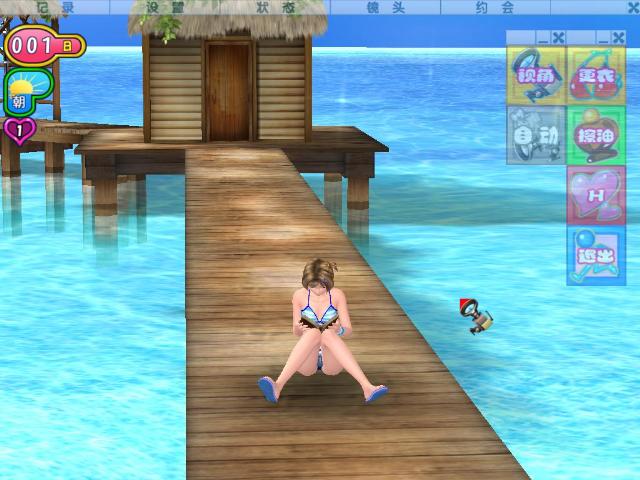Minimize the panel containing the 更衣 button
This screenshot has width=640, height=480.
click(603, 38)
